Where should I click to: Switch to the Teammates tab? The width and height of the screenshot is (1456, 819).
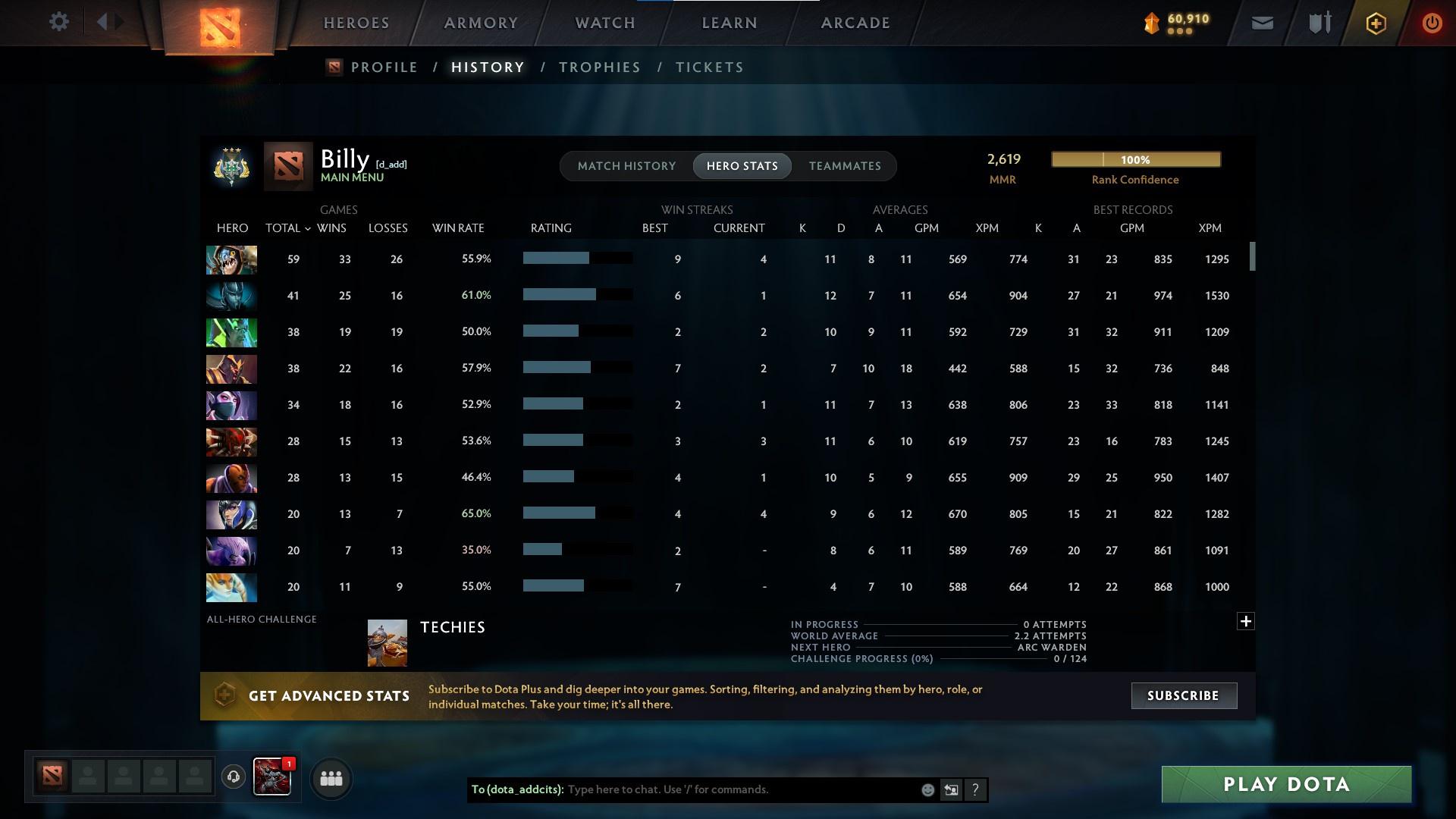pyautogui.click(x=845, y=165)
